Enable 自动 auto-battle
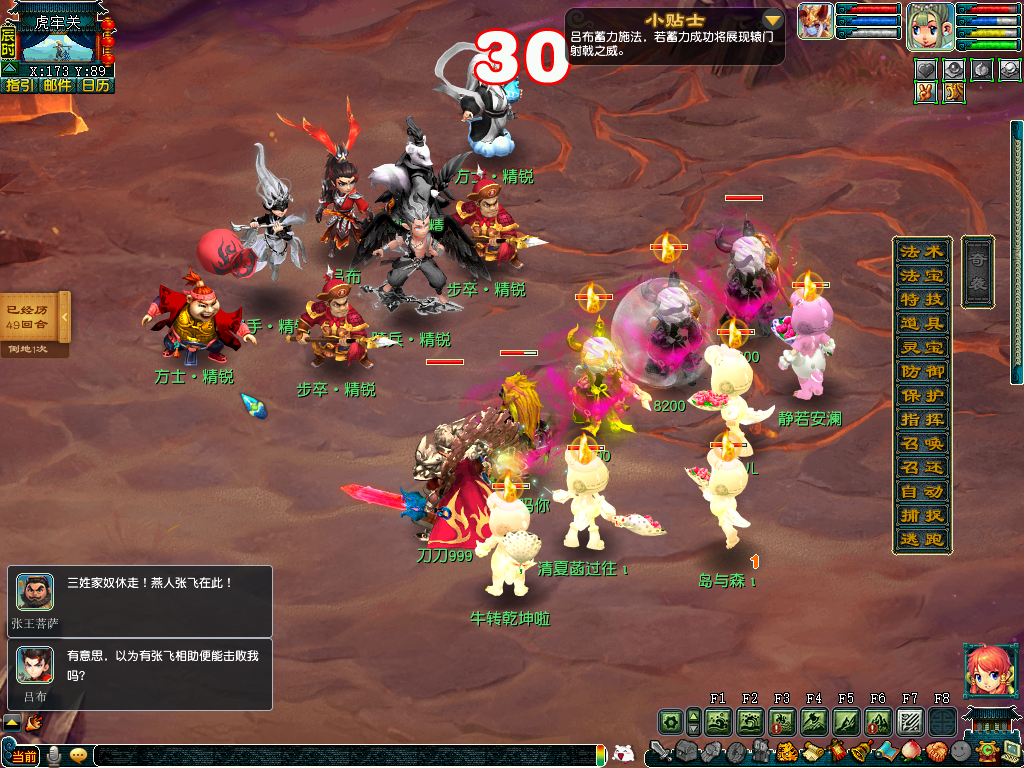 point(921,491)
